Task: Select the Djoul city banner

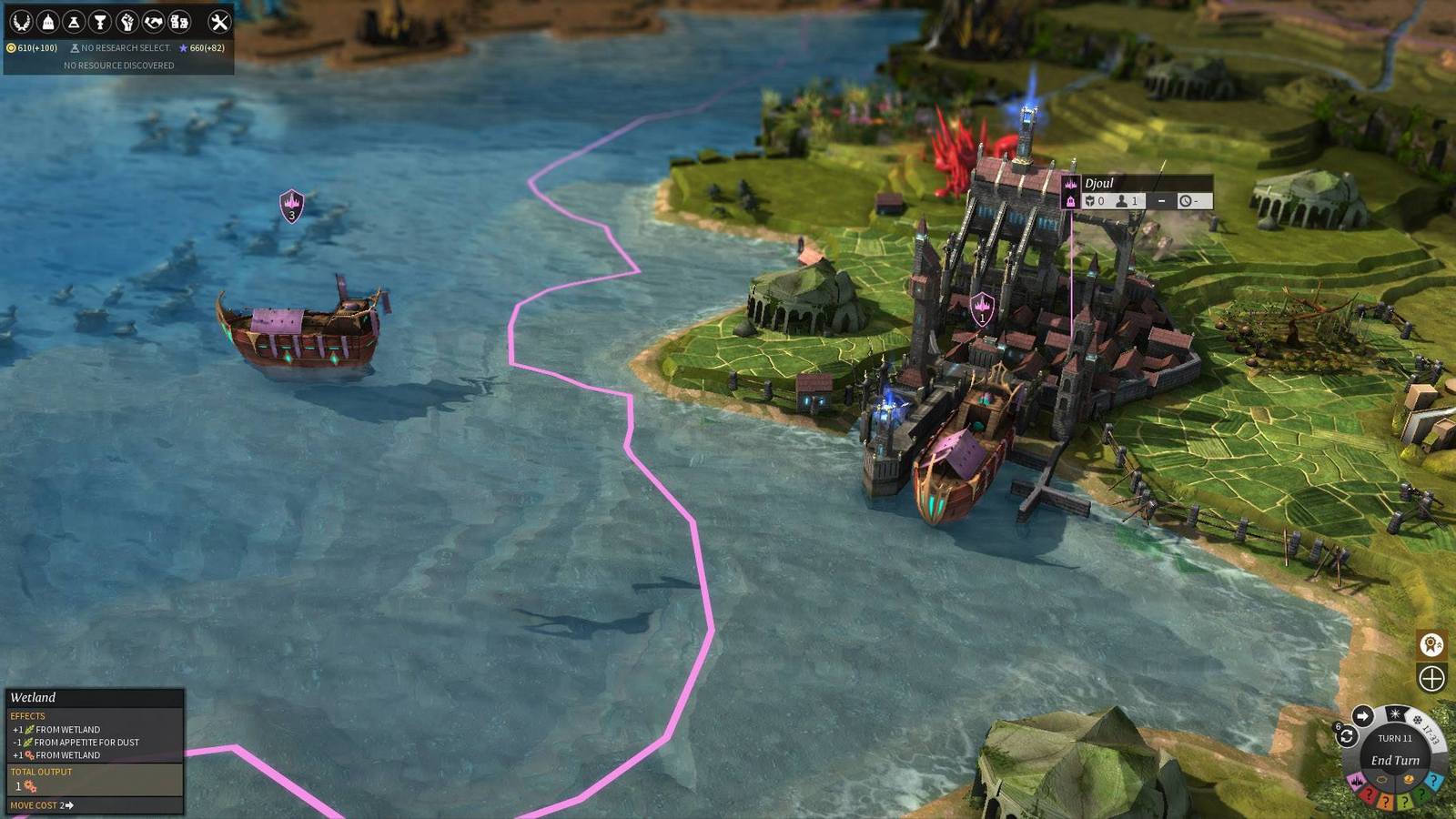Action: click(x=1102, y=183)
